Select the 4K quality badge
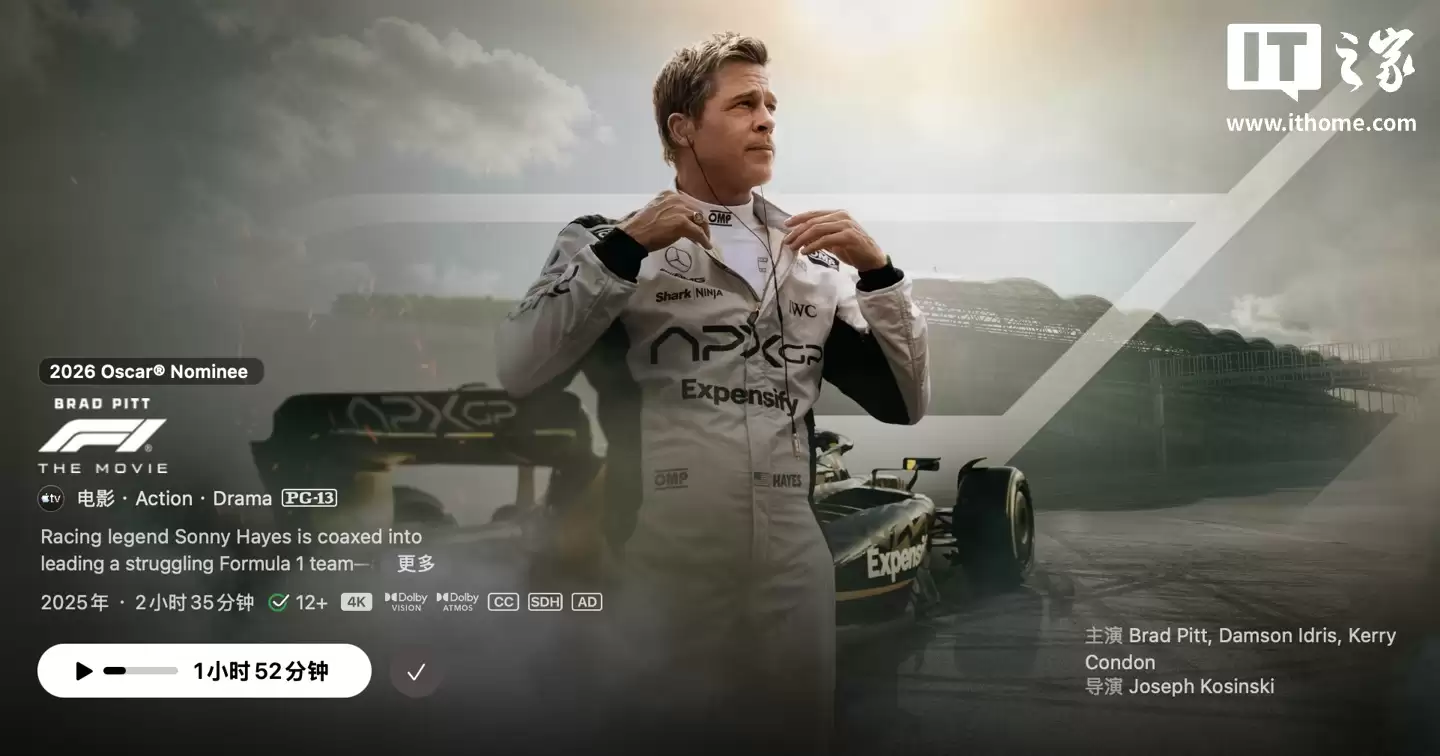Screen dimensions: 1440x756 click(357, 601)
